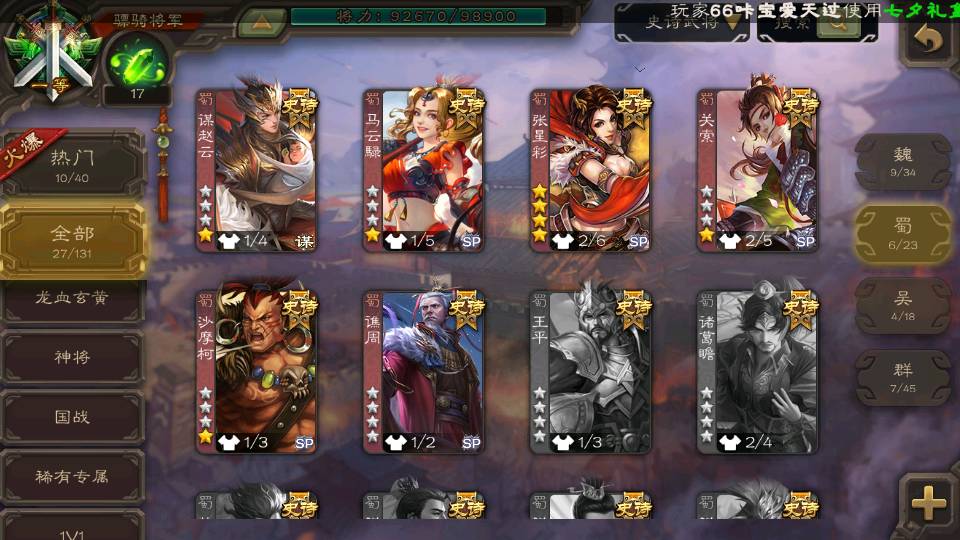Show the 神将 category
960x540 pixels.
[72, 357]
